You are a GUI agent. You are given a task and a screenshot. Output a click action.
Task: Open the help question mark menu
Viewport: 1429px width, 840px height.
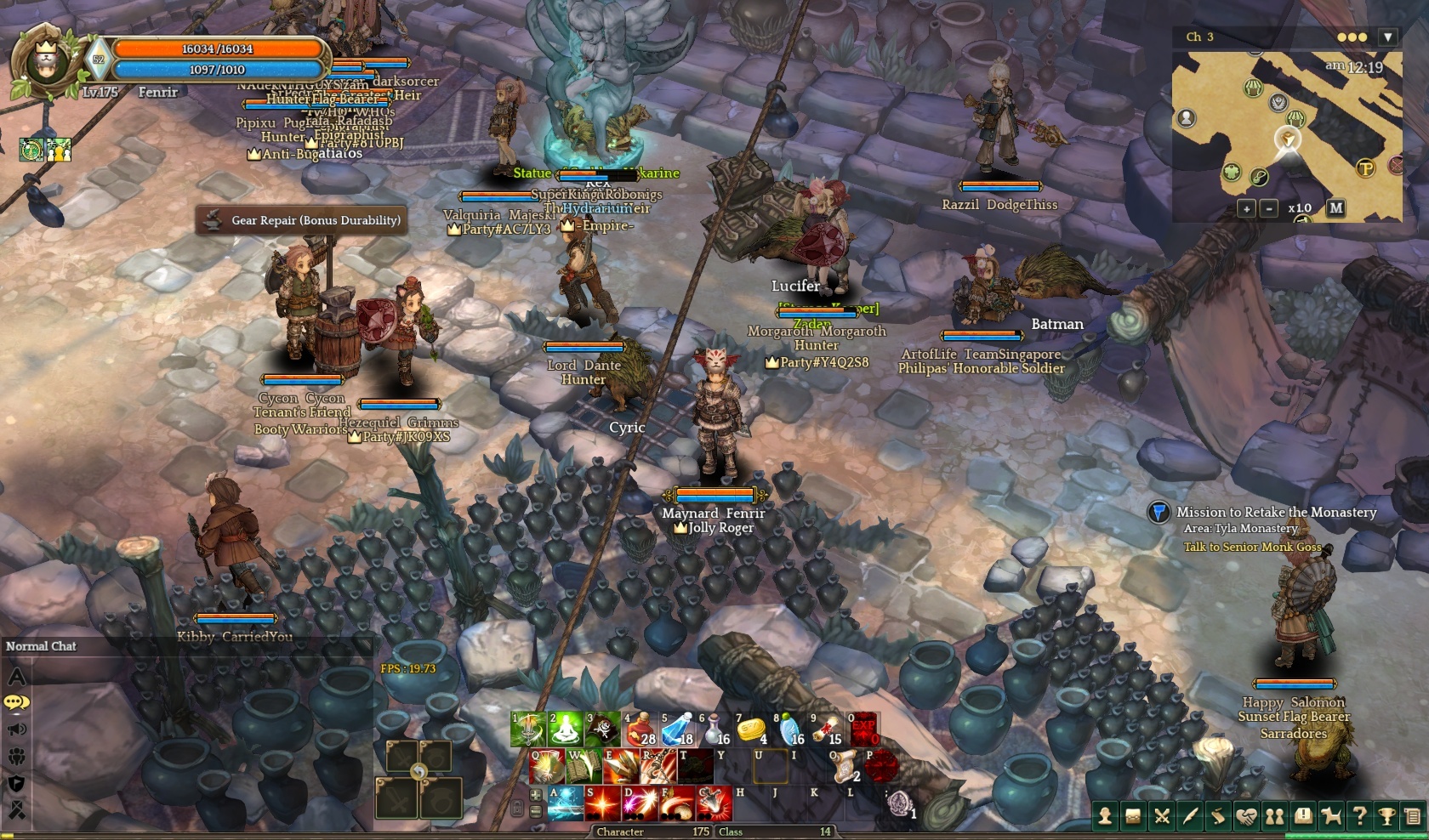(1359, 817)
